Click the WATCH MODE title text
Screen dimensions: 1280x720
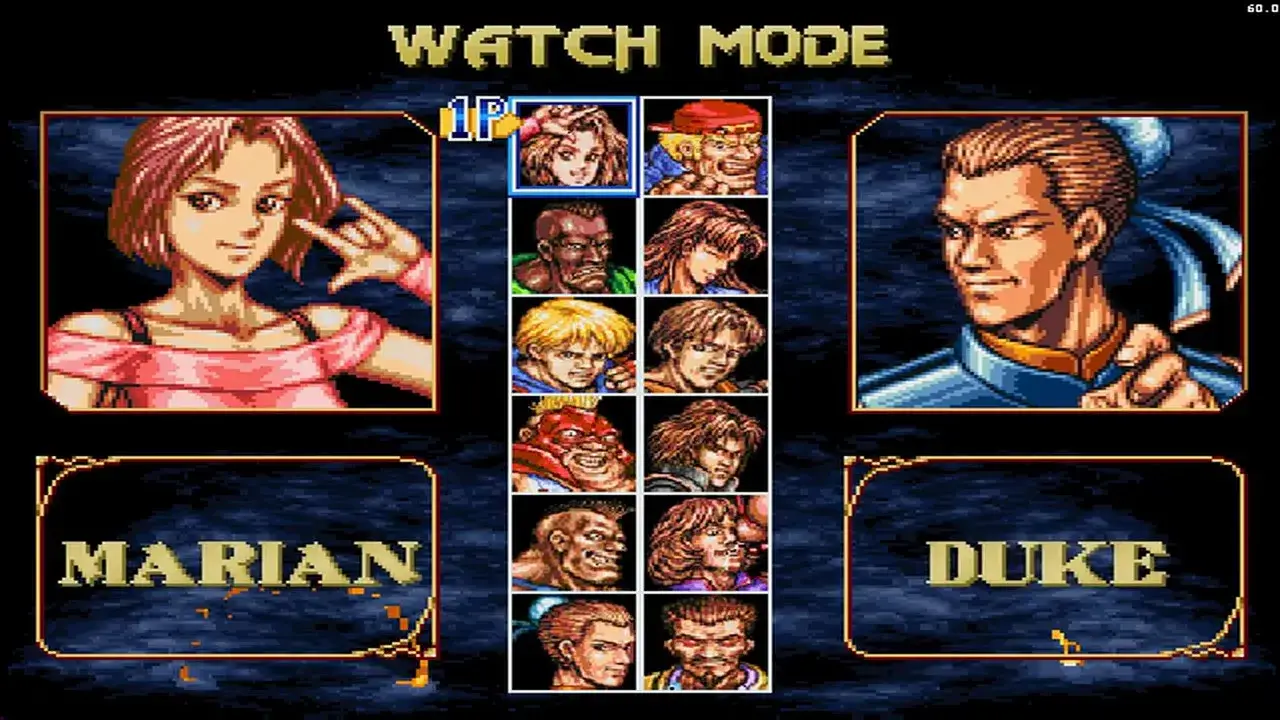[640, 42]
